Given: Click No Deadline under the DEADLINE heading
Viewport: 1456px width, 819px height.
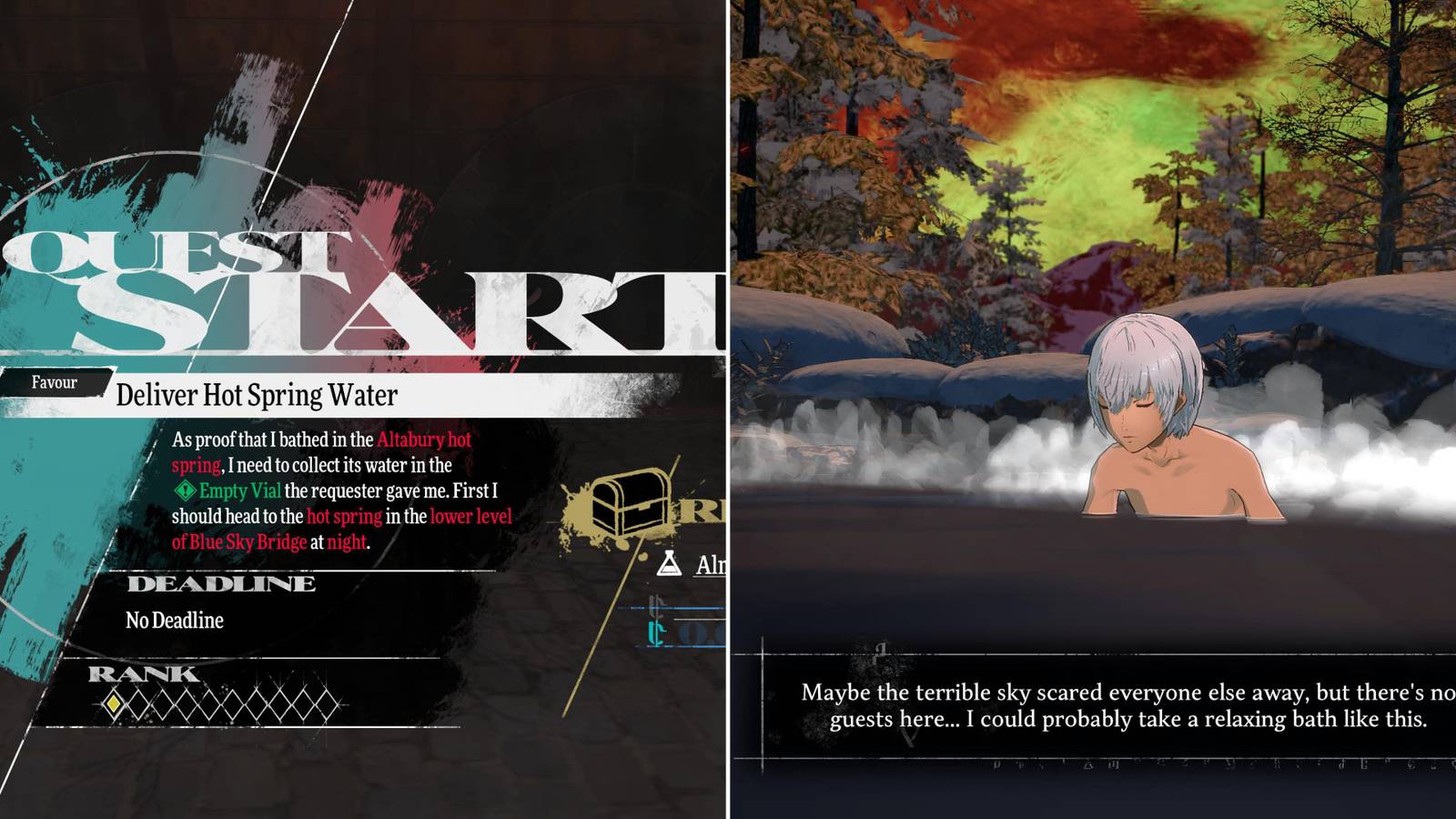Looking at the screenshot, I should 173,621.
